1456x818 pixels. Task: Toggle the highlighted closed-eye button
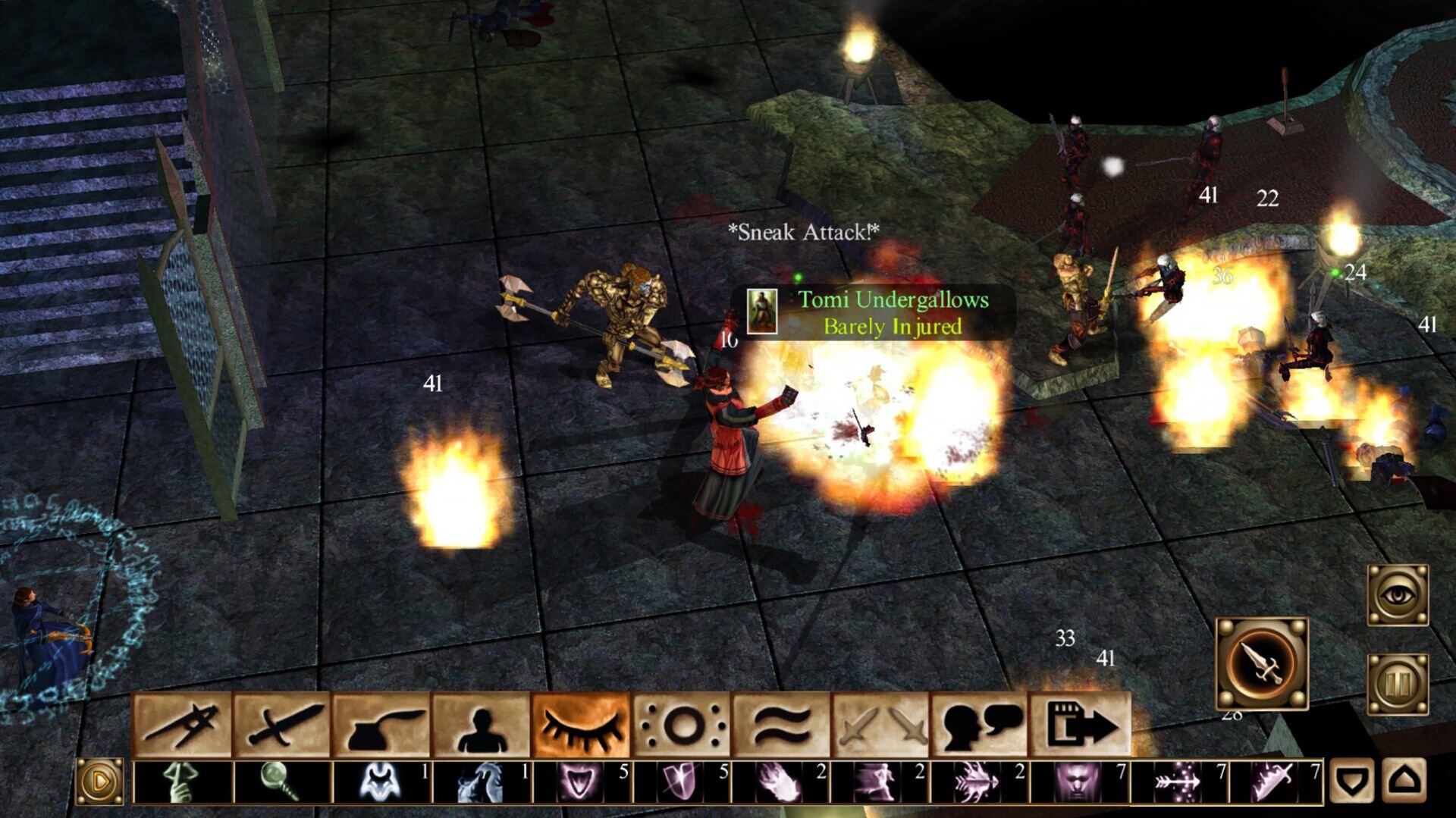(x=581, y=725)
